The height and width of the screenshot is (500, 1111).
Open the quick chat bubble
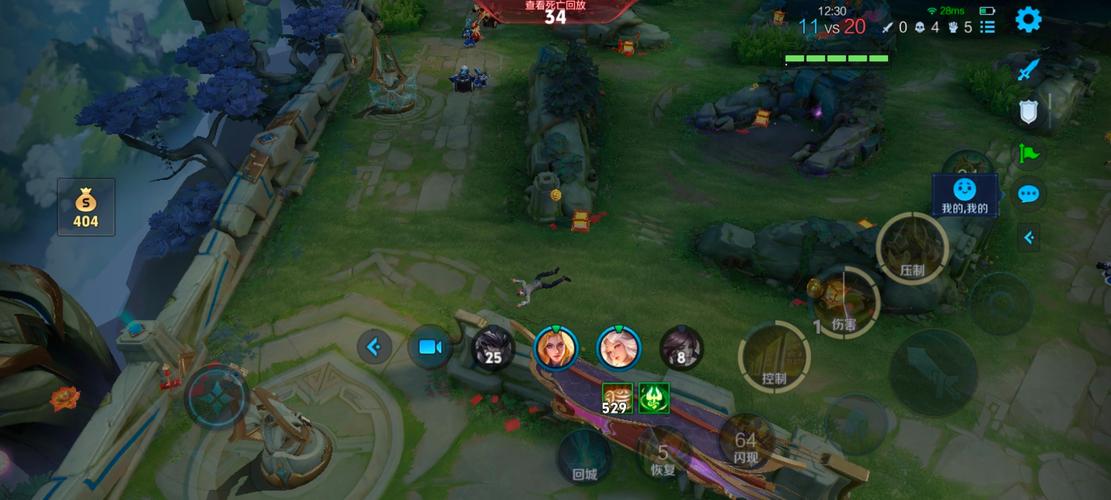tap(1029, 194)
